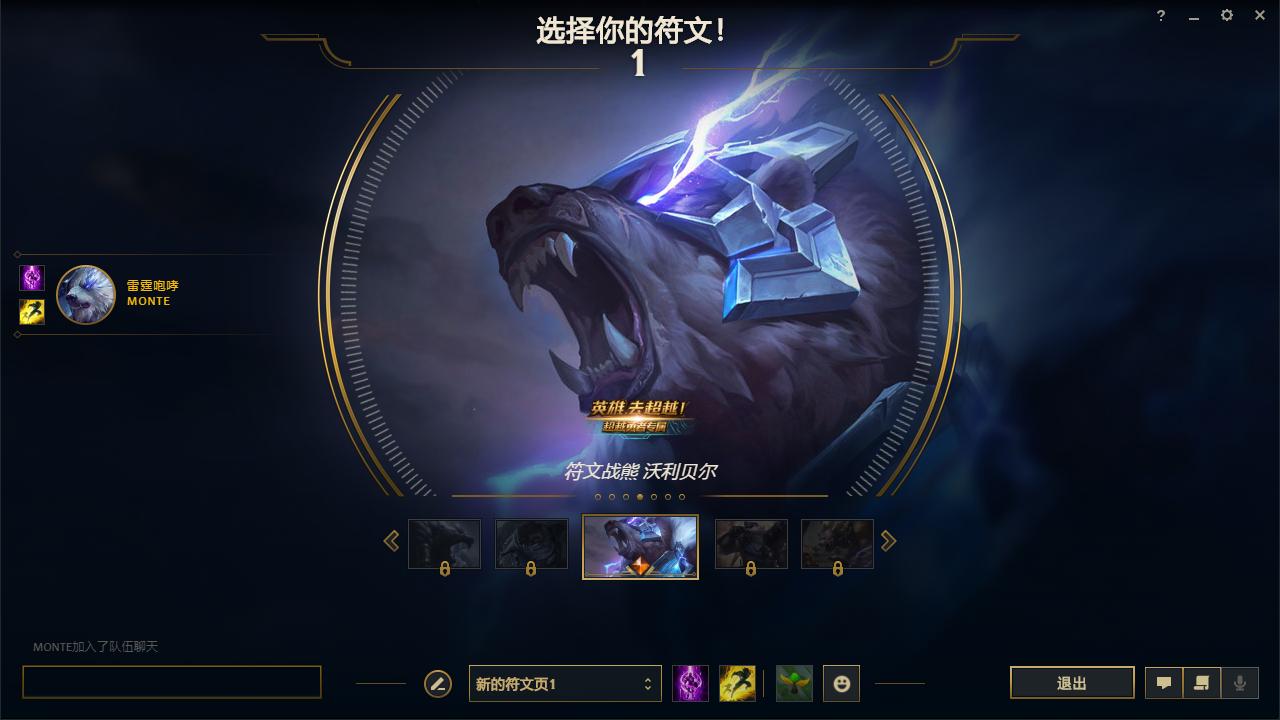Open the emote picker smiley icon

[x=841, y=683]
